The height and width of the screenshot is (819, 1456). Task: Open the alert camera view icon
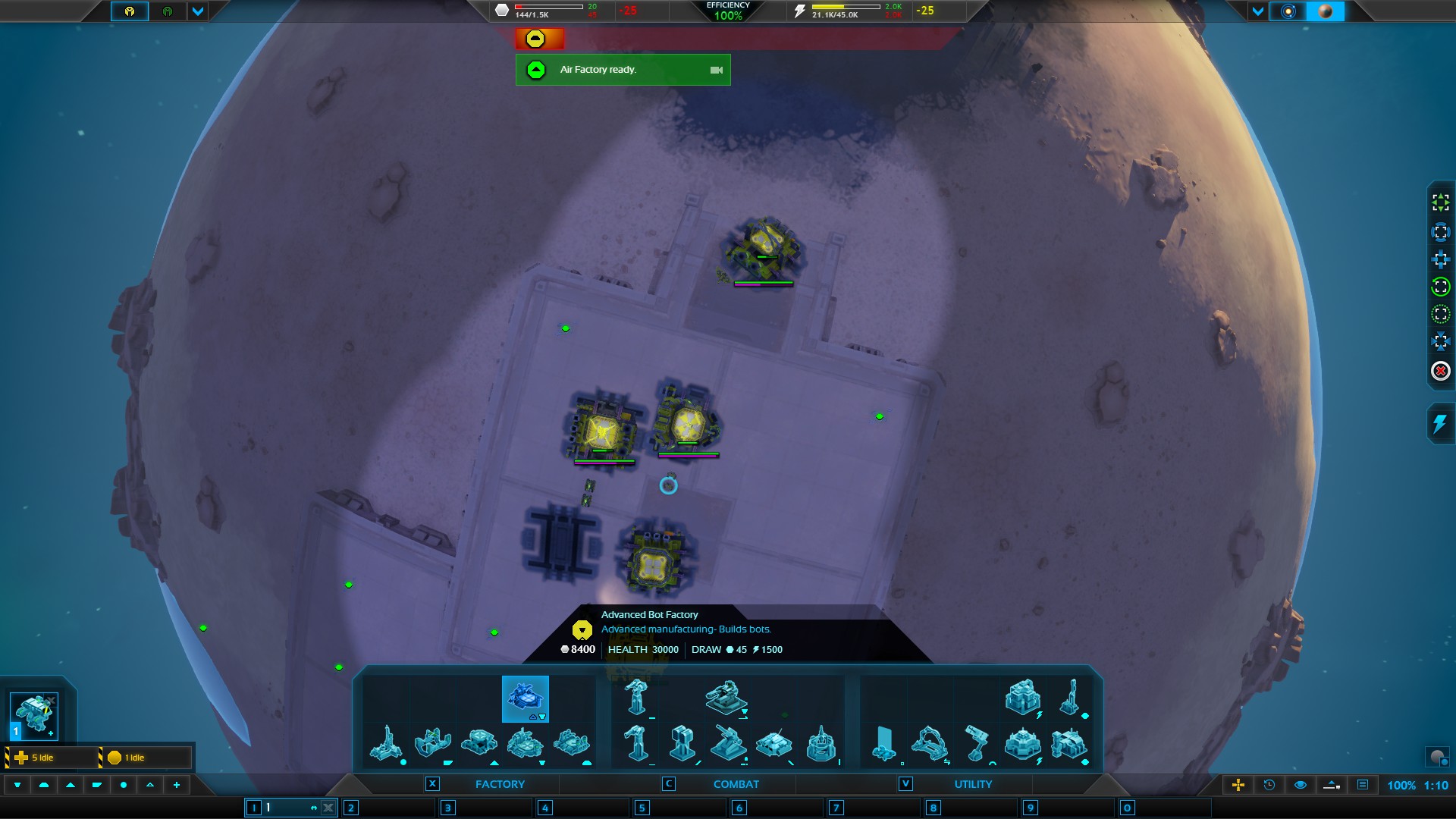716,70
